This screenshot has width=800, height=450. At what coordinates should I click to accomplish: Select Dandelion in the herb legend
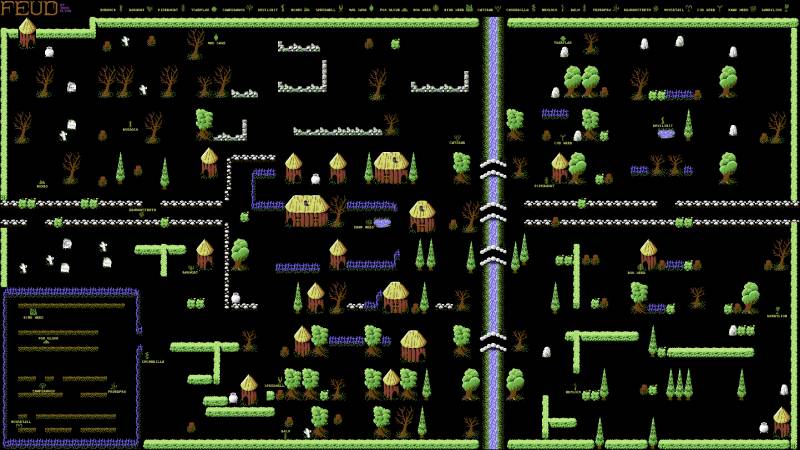(x=771, y=10)
